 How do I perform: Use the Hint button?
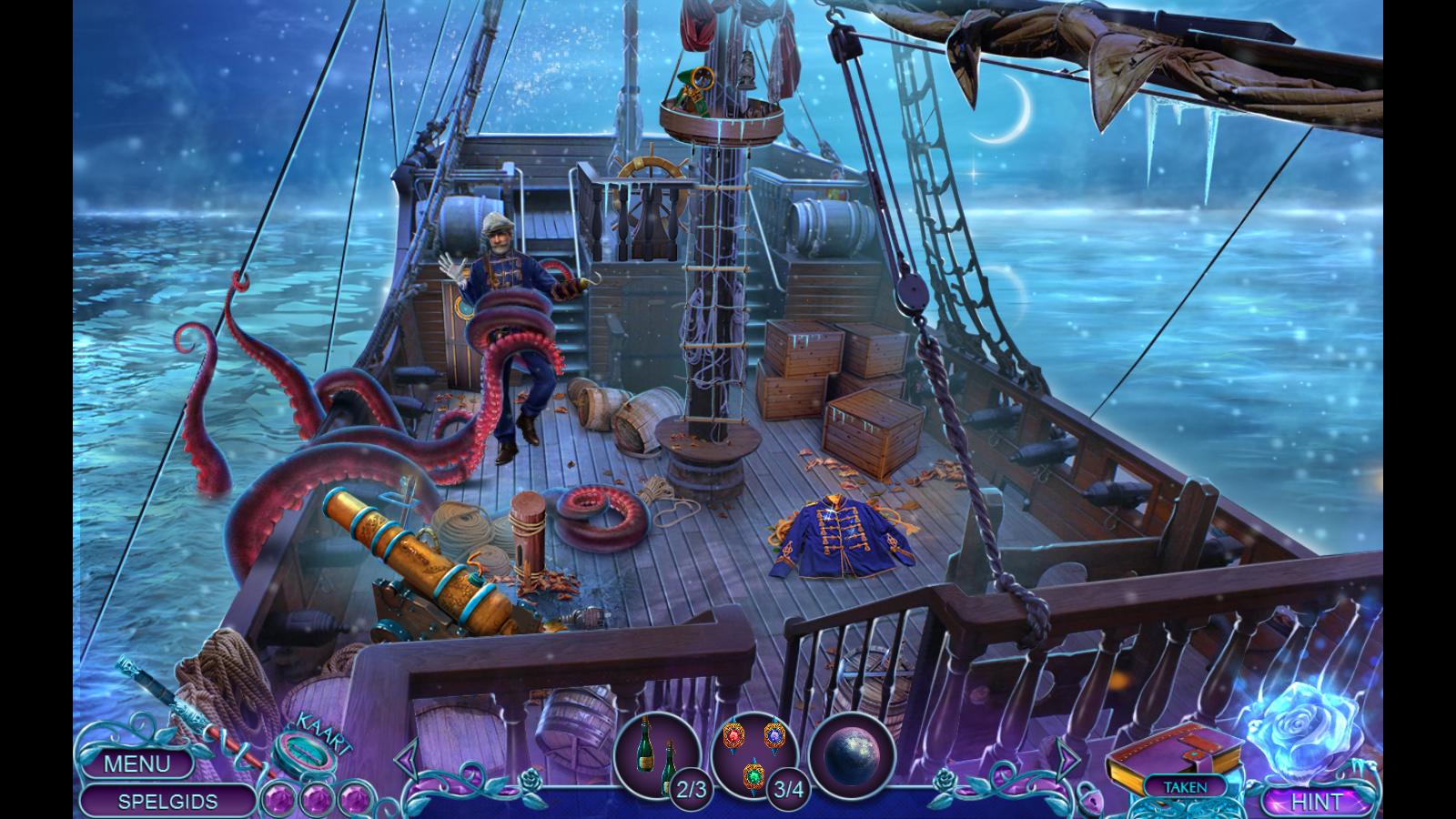click(x=1316, y=802)
